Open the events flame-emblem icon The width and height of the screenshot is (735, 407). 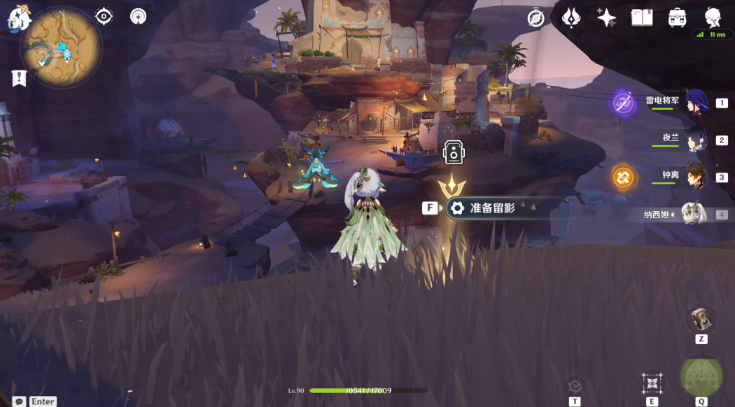pos(572,17)
